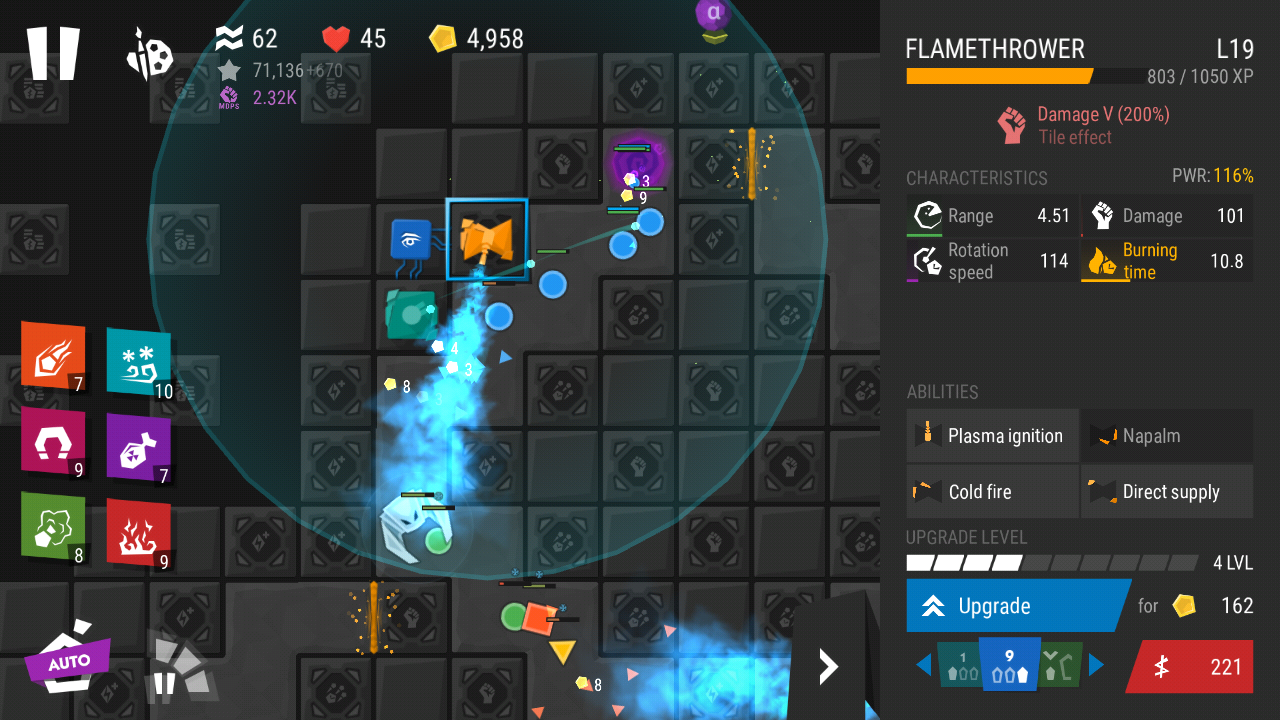Upgrade the Flamethrower for 162 coins
Viewport: 1280px width, 720px height.
pos(1016,606)
